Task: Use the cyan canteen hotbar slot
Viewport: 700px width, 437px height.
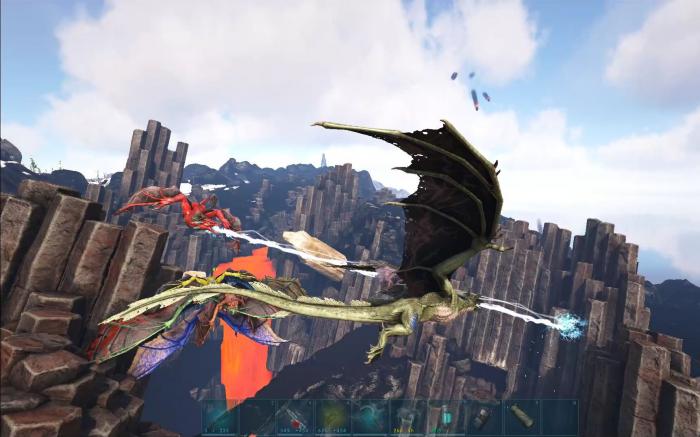Action: (445, 416)
